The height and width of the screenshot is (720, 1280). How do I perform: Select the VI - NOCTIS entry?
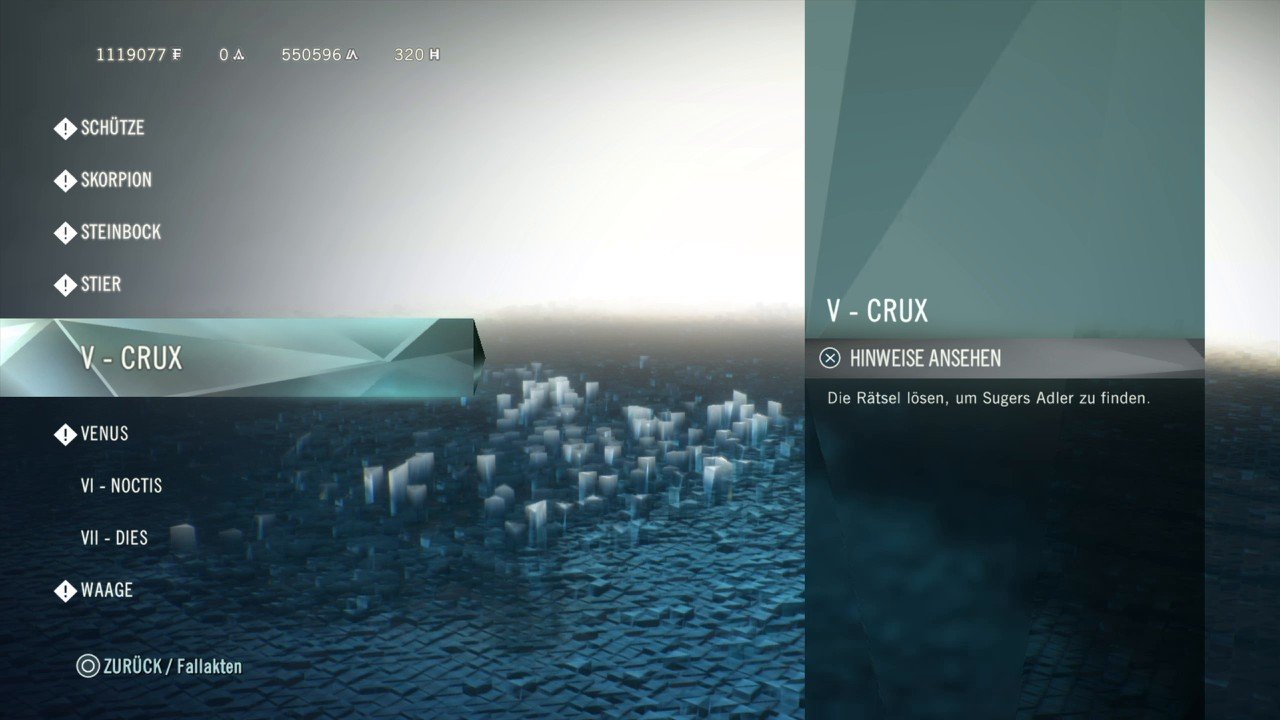(x=121, y=486)
